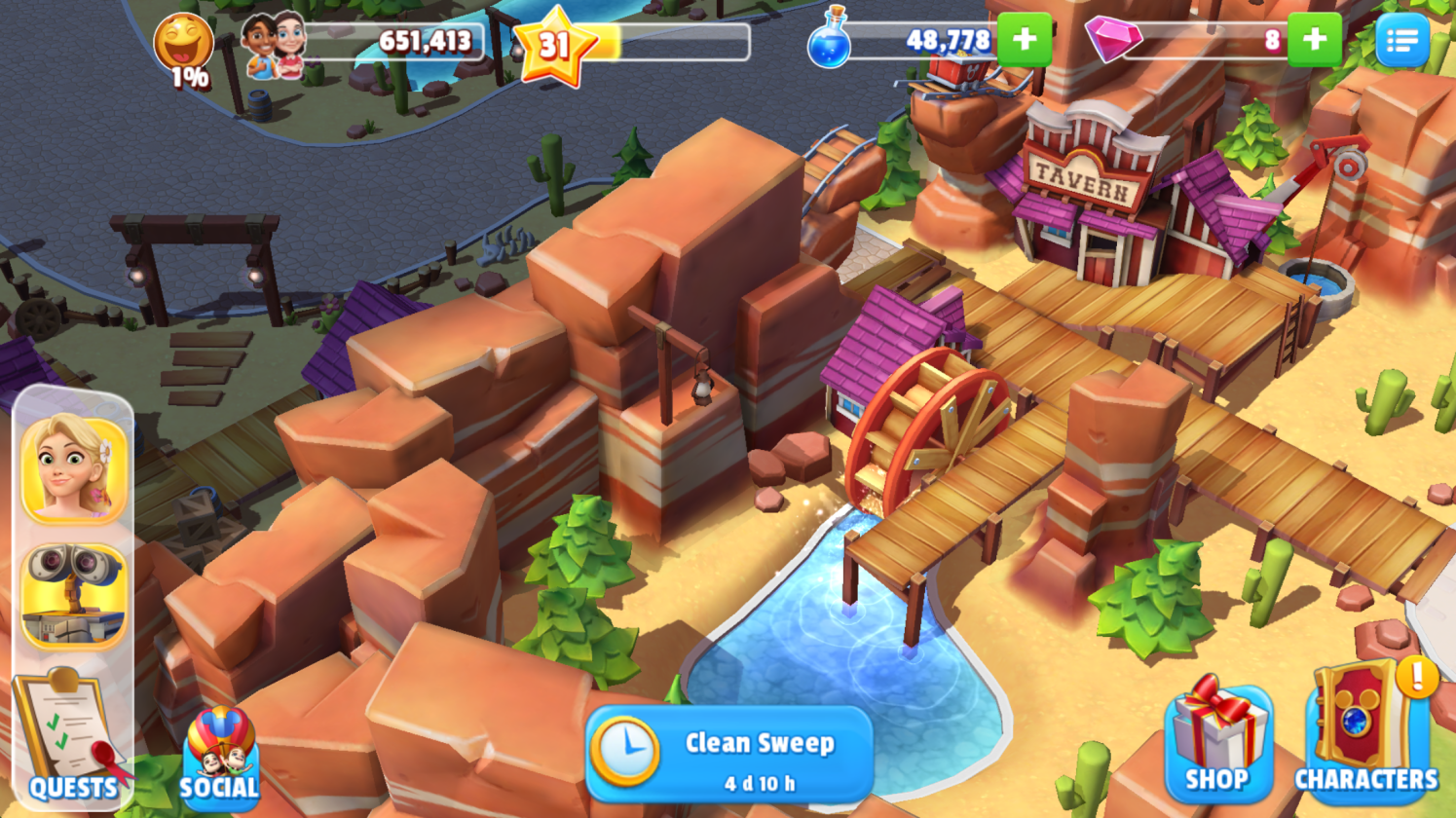
Task: Select the WALL-E character portrait
Action: 74,595
